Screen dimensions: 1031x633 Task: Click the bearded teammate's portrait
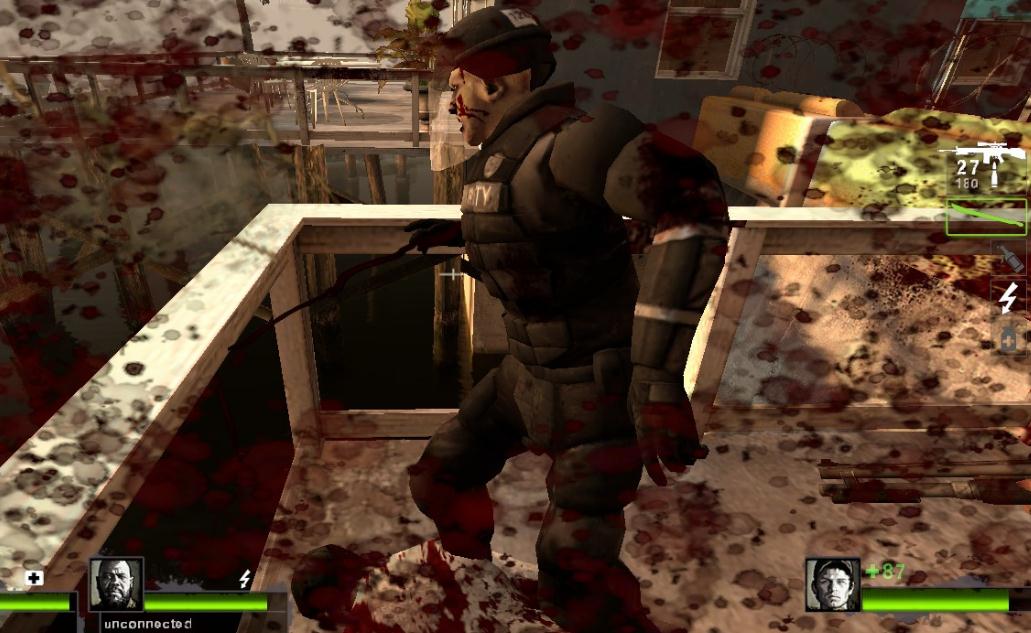tap(116, 584)
